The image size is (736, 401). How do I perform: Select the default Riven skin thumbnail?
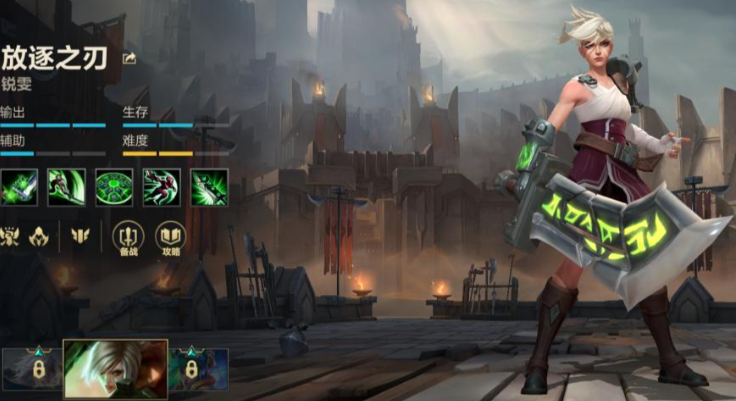click(x=115, y=369)
